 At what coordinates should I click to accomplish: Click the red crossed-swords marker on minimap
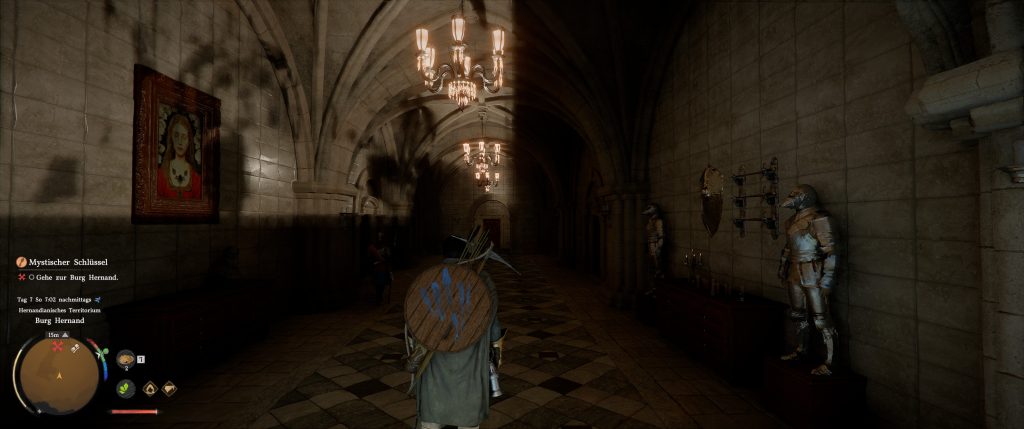click(x=58, y=347)
